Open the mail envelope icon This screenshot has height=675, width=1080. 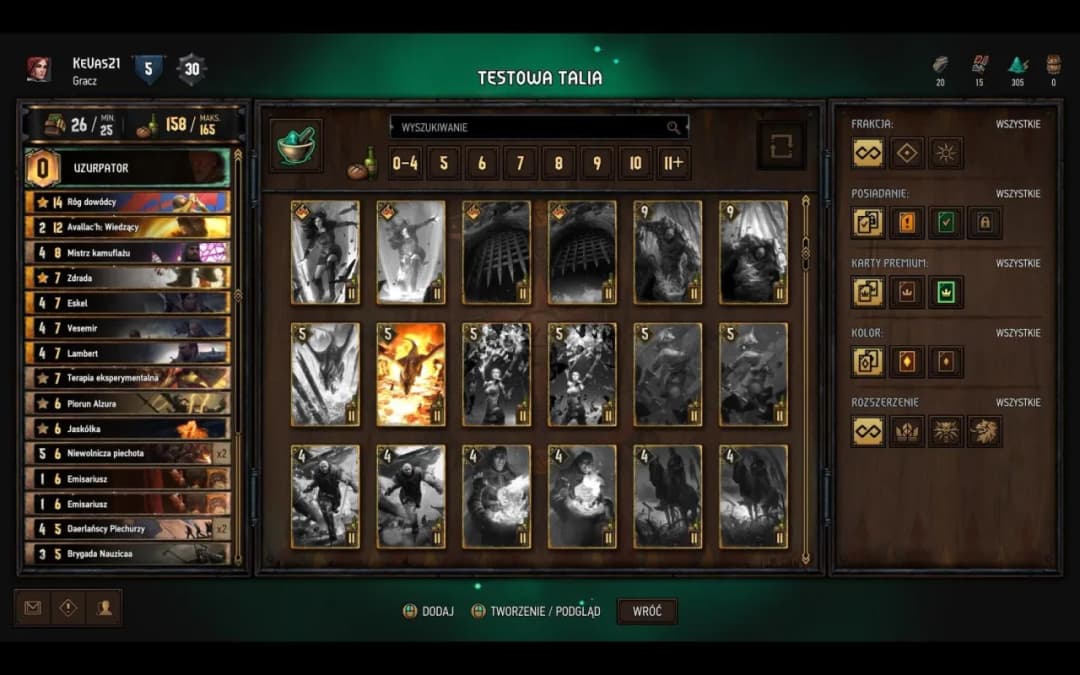tap(33, 607)
